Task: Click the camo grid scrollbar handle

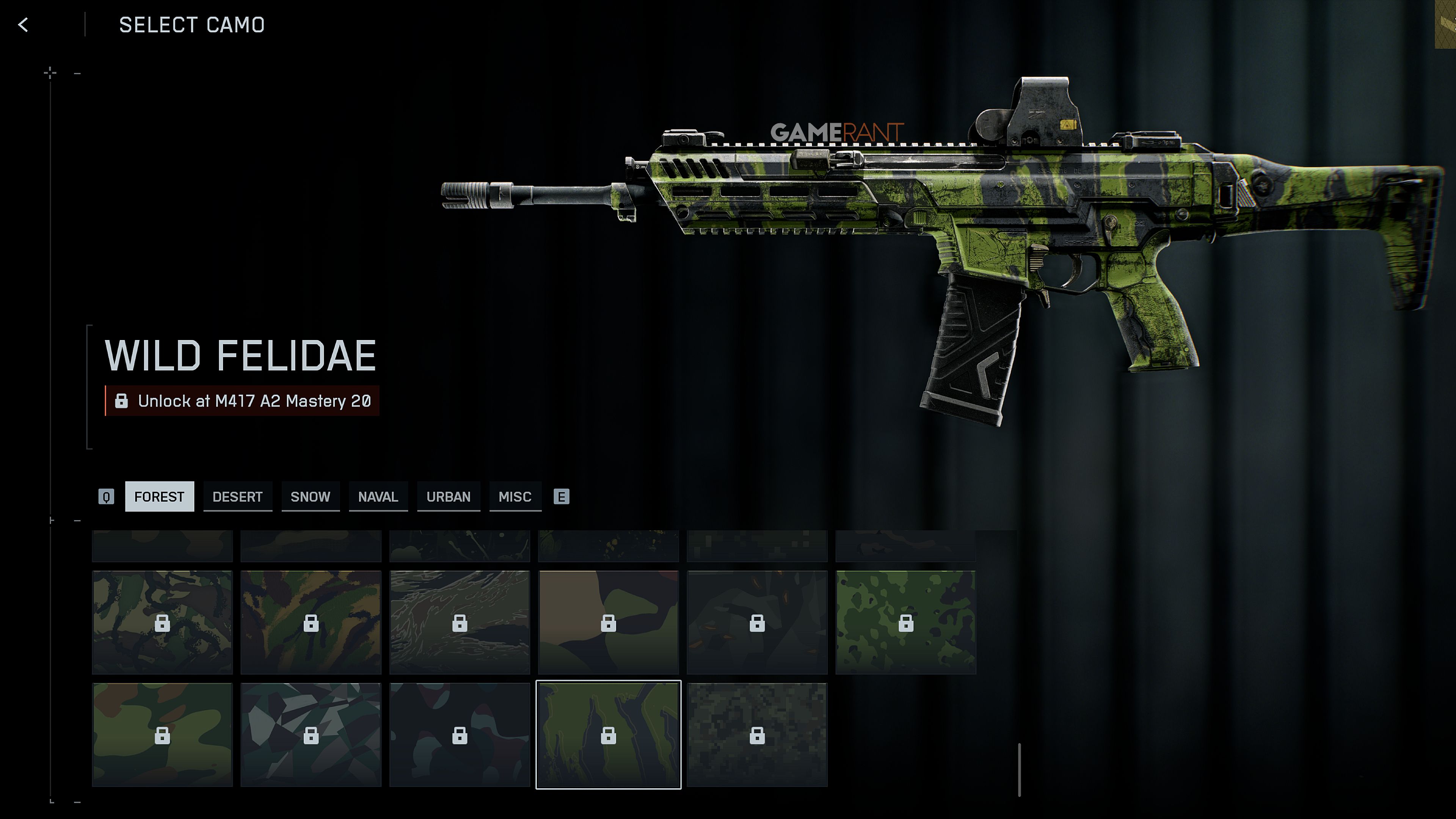Action: [1019, 770]
